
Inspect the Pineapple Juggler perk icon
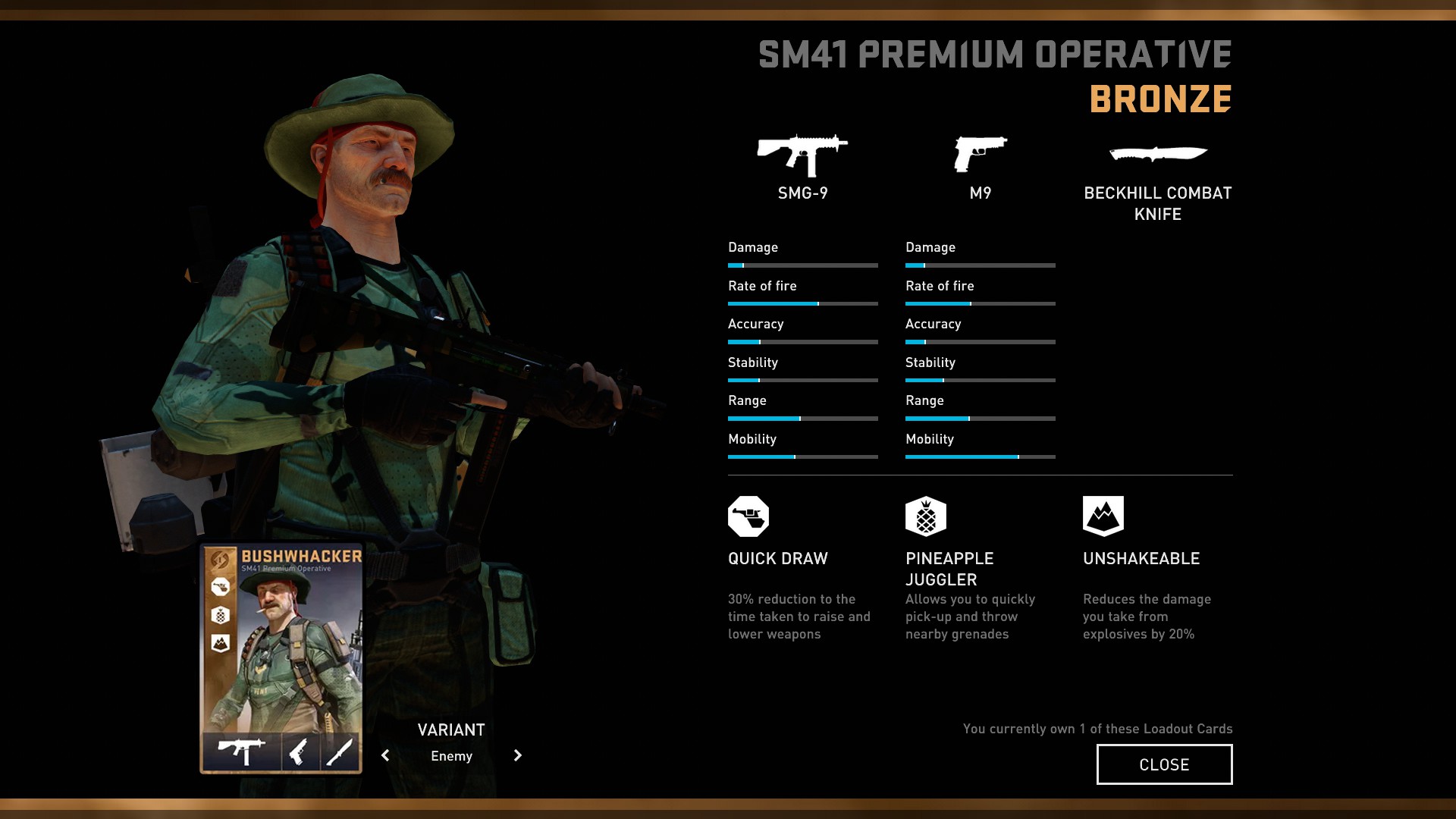point(926,516)
